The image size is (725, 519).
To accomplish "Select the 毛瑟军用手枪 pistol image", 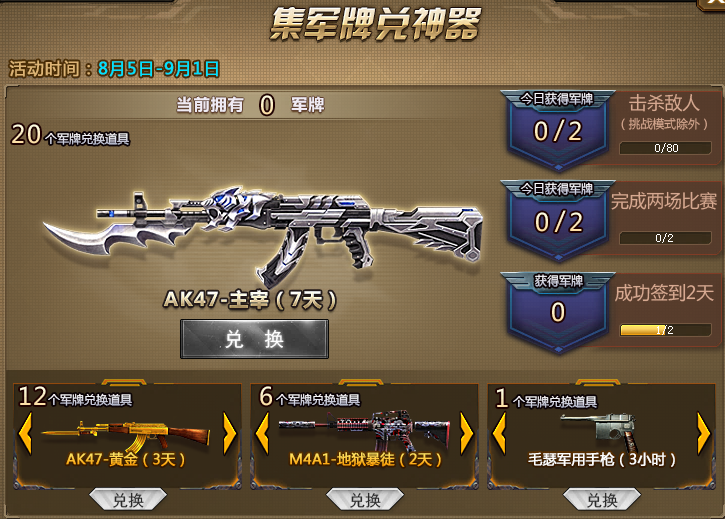I will 603,427.
